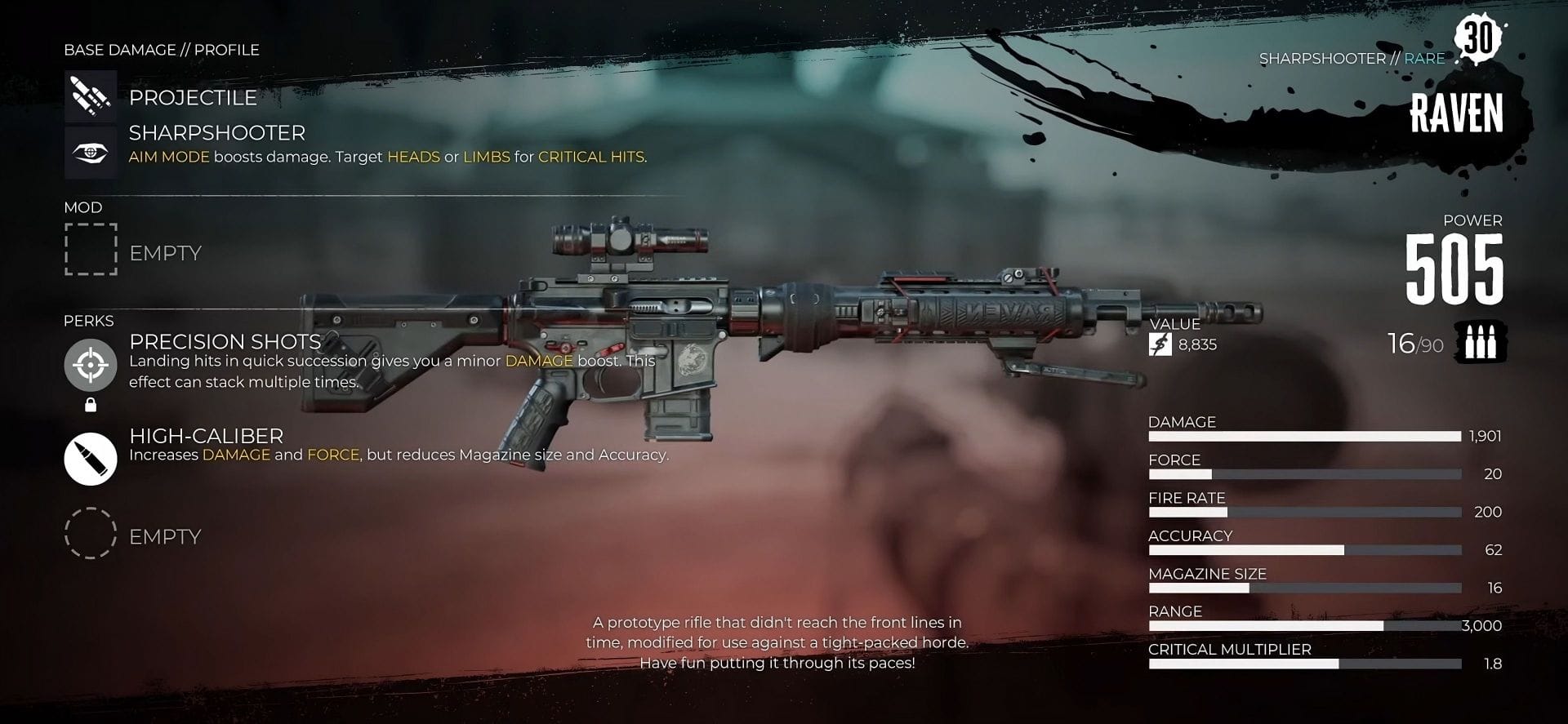The height and width of the screenshot is (724, 1568).
Task: Activate the Sharpshooter aim mode perk
Action: point(91,151)
